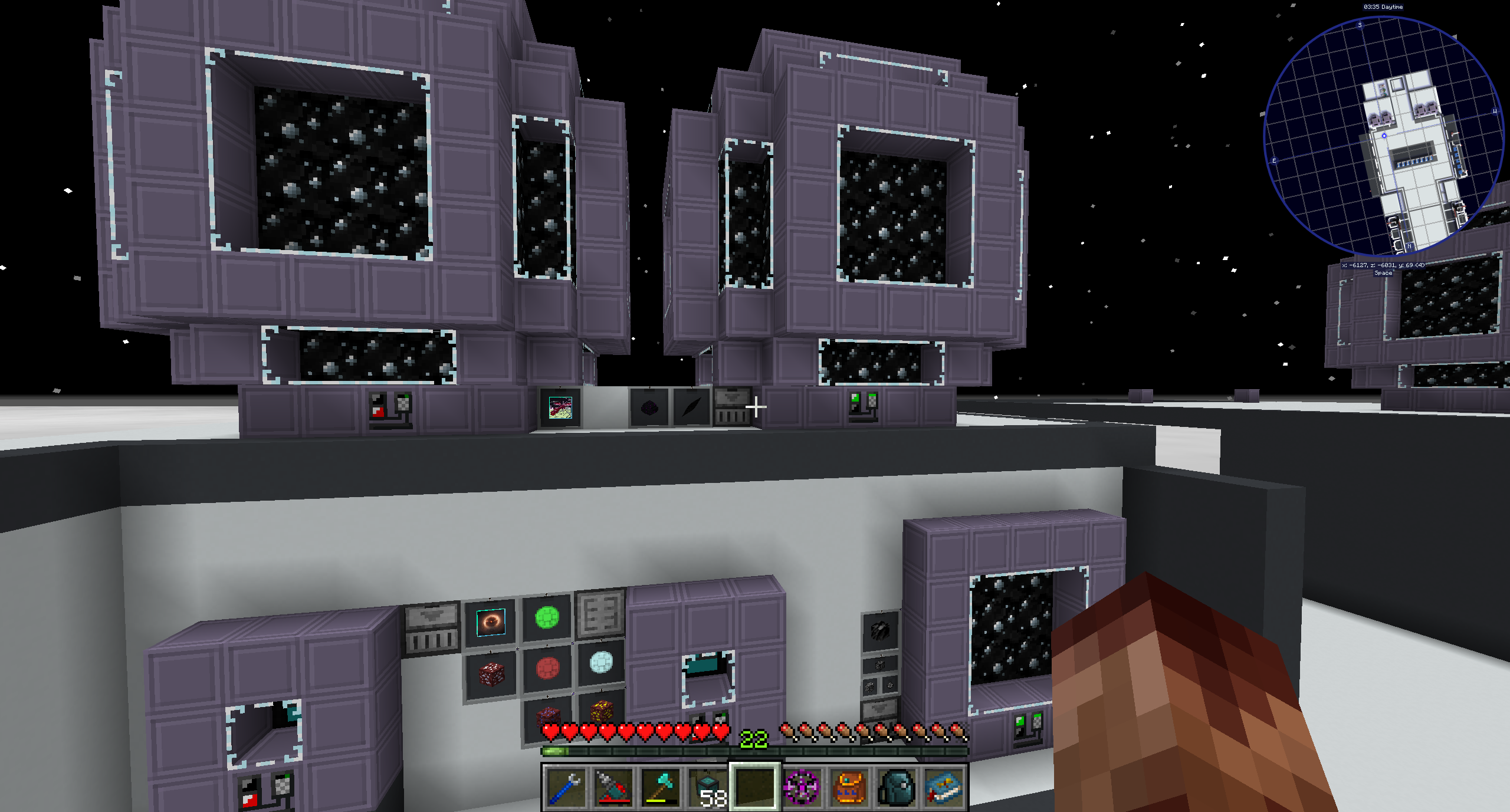
Task: Select the blue wrench hotbar slot
Action: pos(566,787)
